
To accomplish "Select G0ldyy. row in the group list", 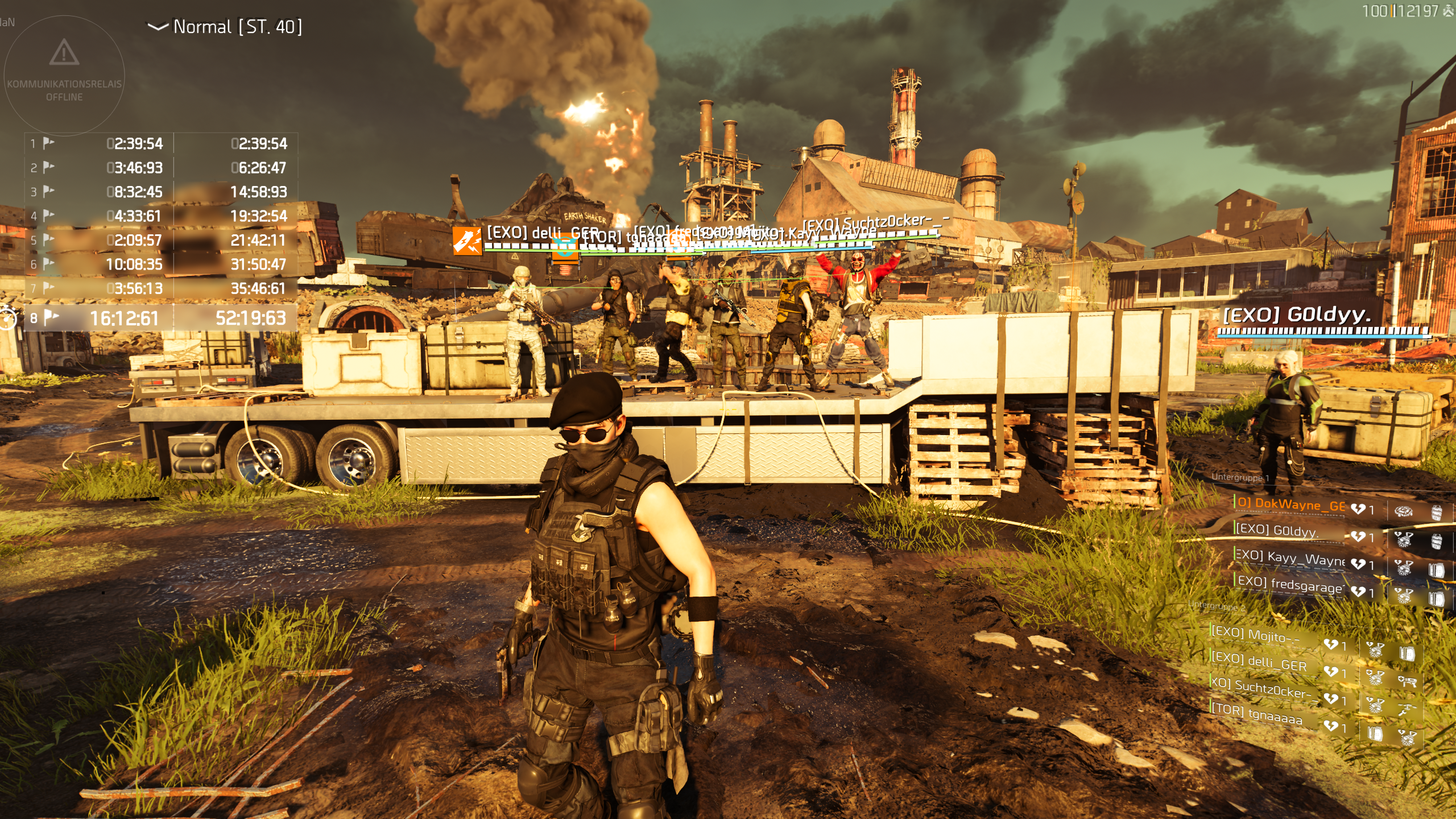I will pyautogui.click(x=1277, y=531).
